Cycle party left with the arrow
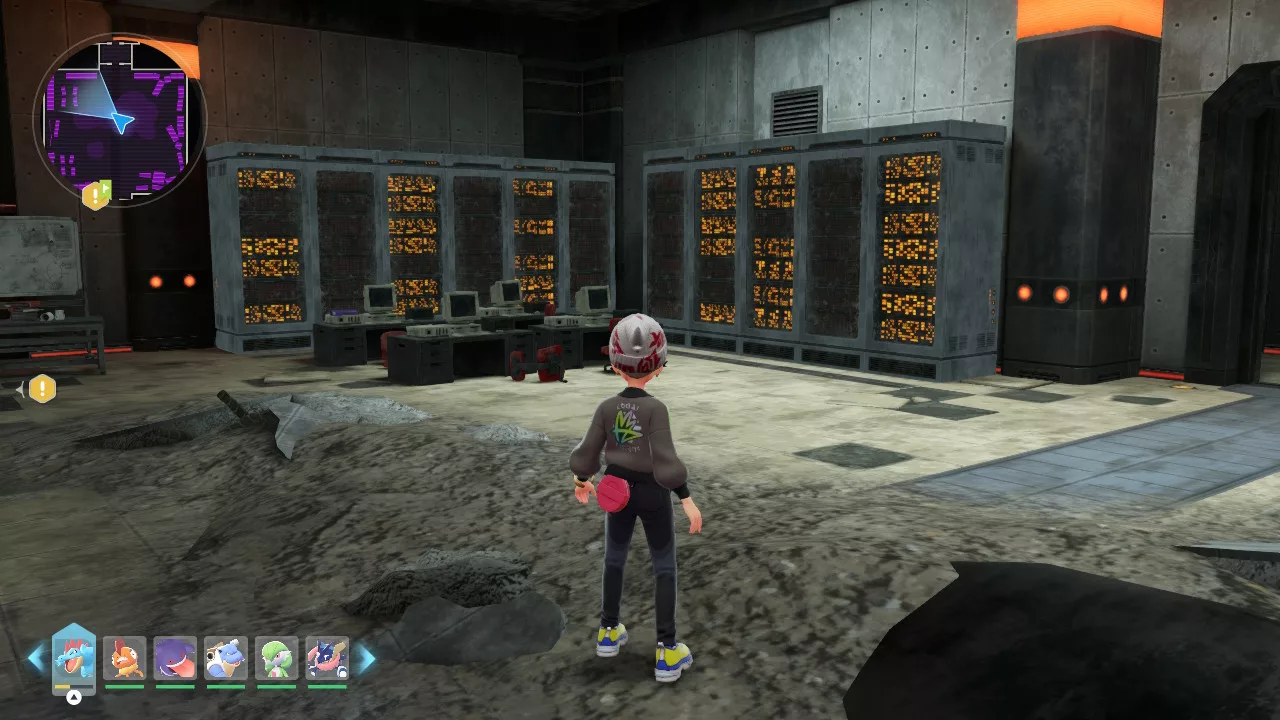 (x=36, y=658)
